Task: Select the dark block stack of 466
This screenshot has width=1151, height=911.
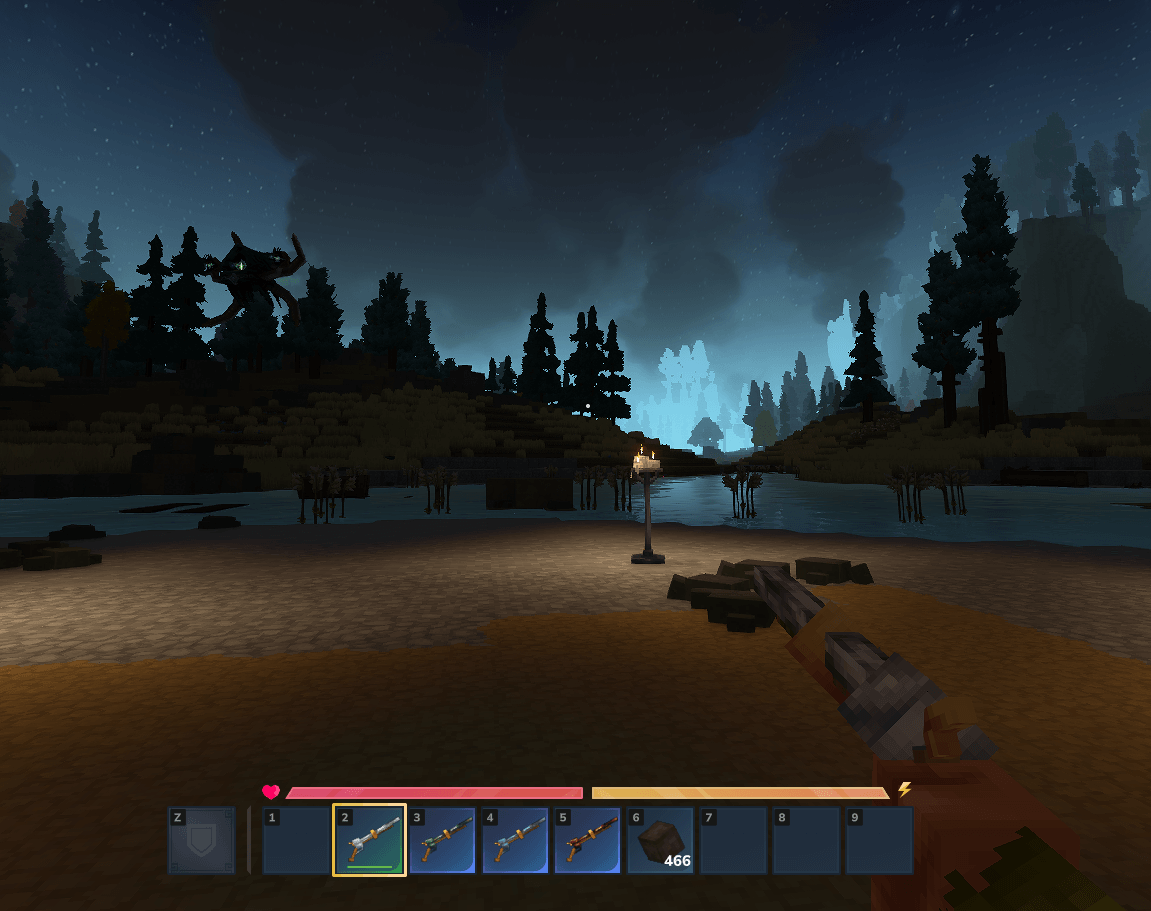Action: (661, 840)
